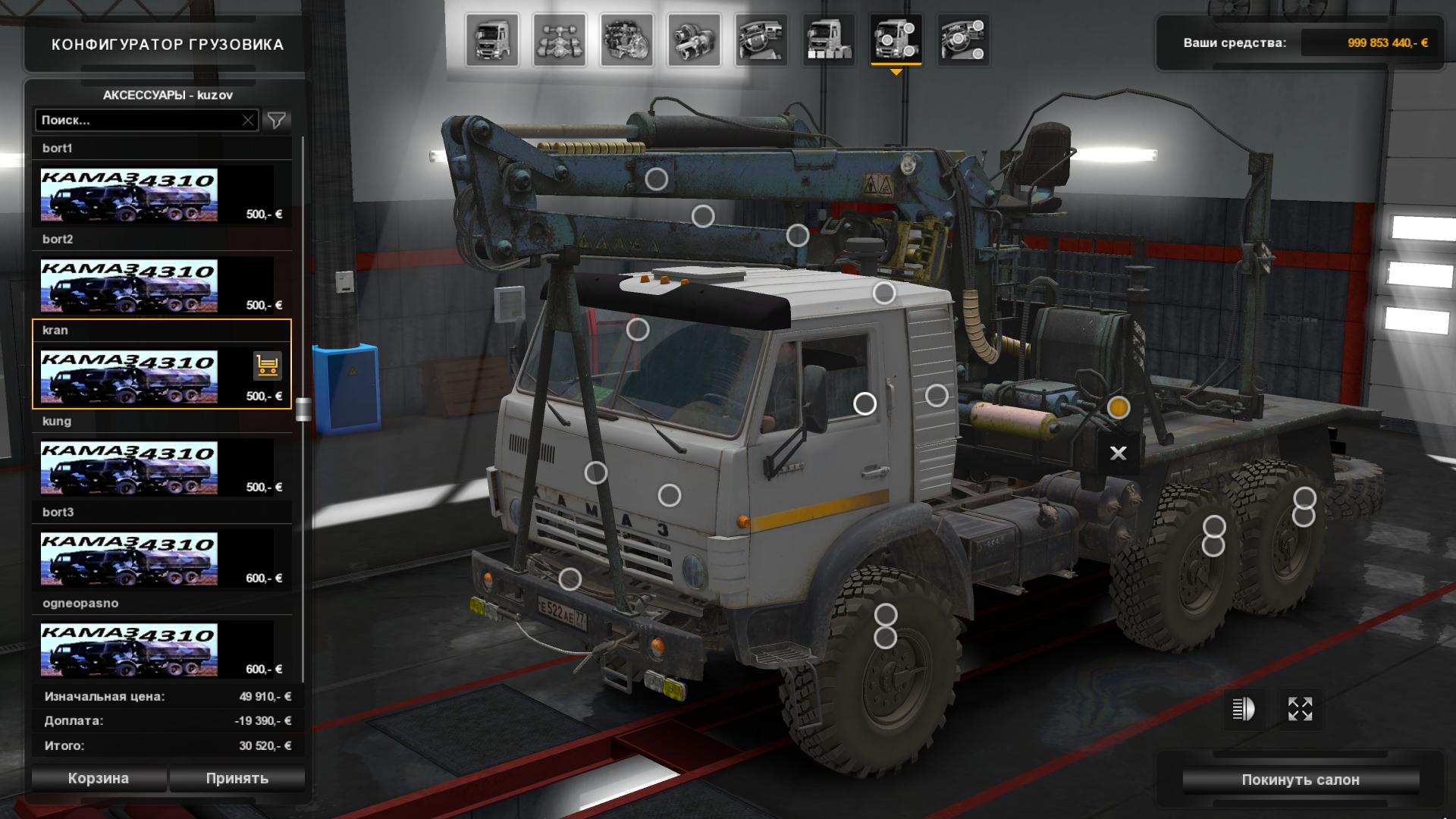Switch to the truck cab category

pyautogui.click(x=493, y=39)
